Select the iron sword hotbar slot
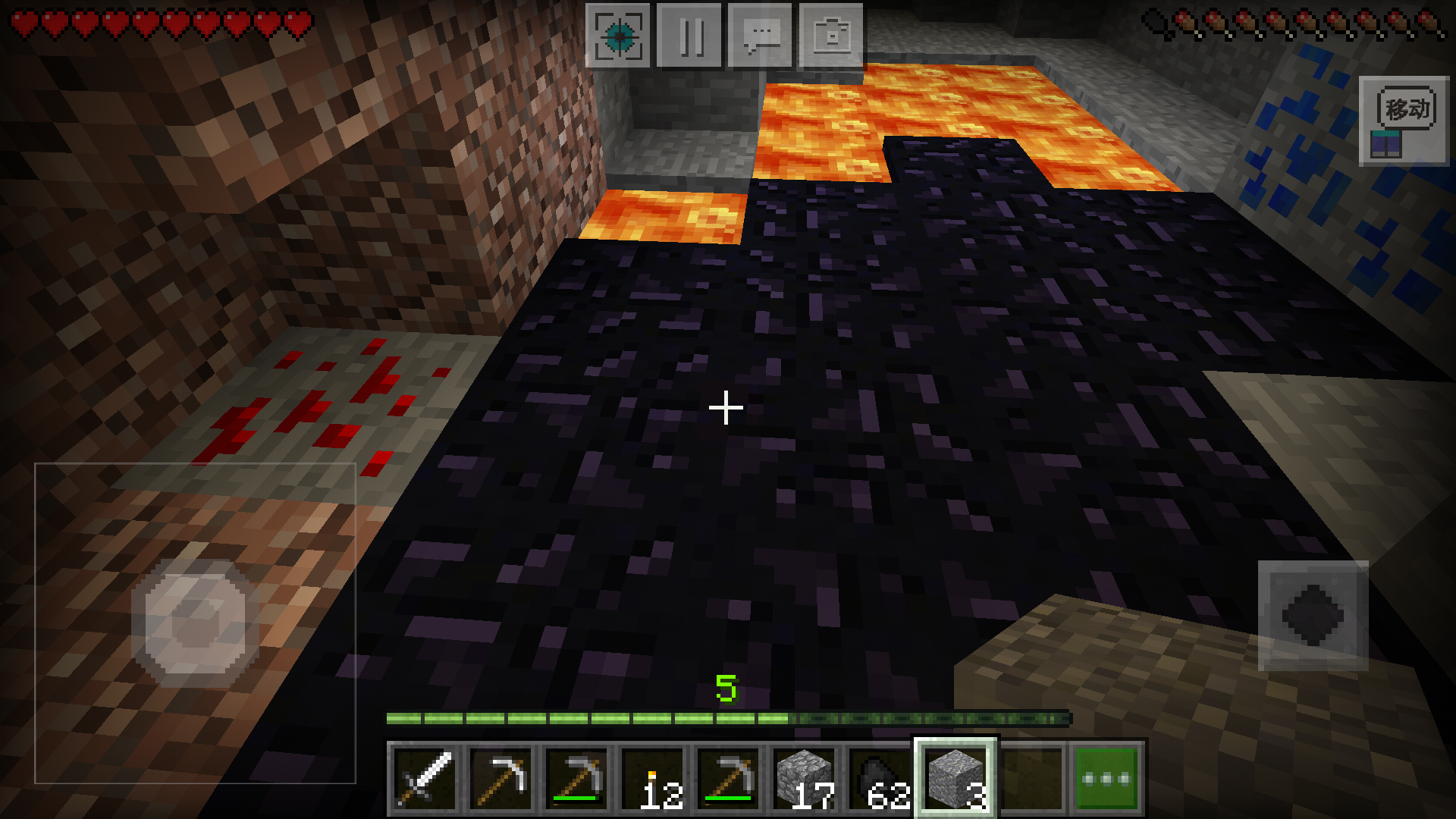The image size is (1456, 819). click(x=425, y=779)
